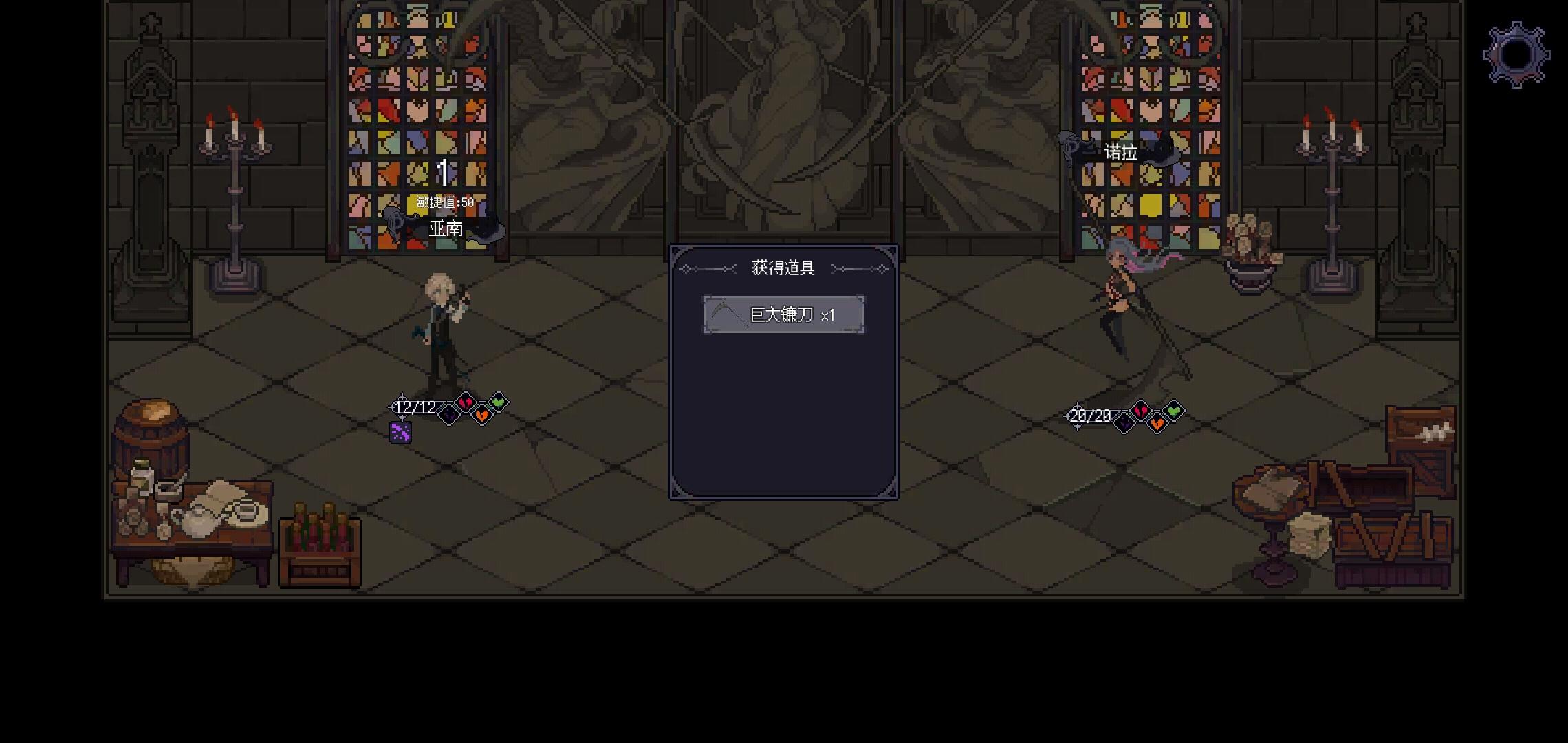The height and width of the screenshot is (743, 1568).
Task: Click 亚南's orange heart status icon
Action: 482,416
